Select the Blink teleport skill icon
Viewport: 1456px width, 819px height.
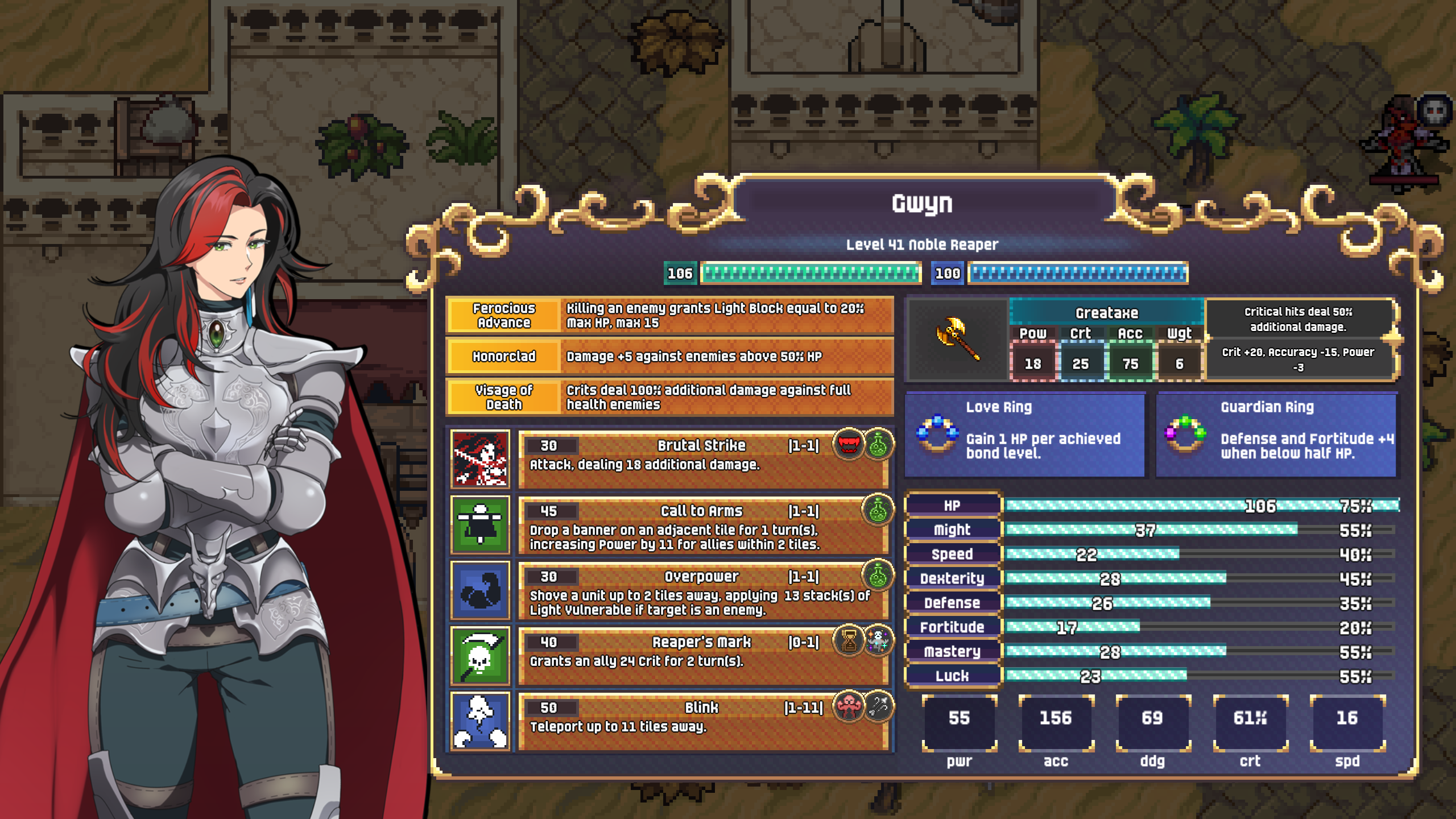point(480,721)
